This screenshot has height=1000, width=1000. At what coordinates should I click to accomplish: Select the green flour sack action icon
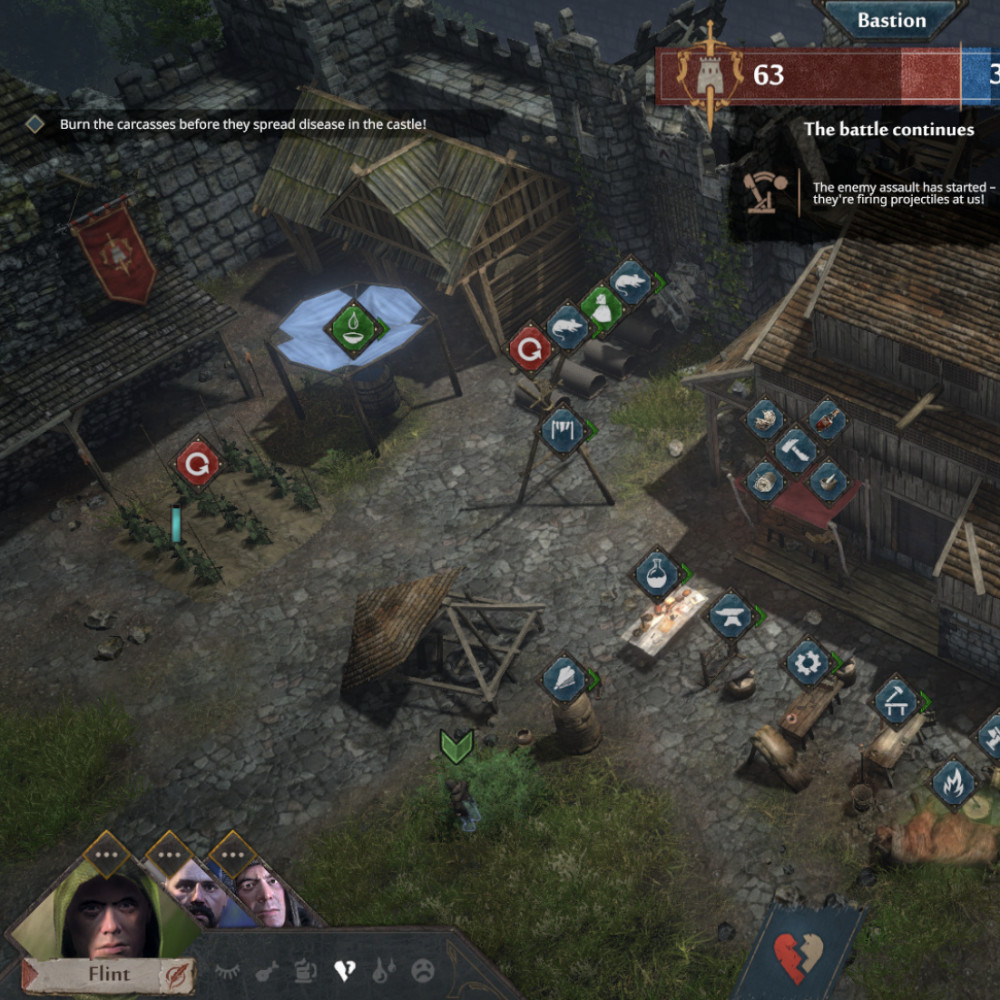click(x=601, y=306)
